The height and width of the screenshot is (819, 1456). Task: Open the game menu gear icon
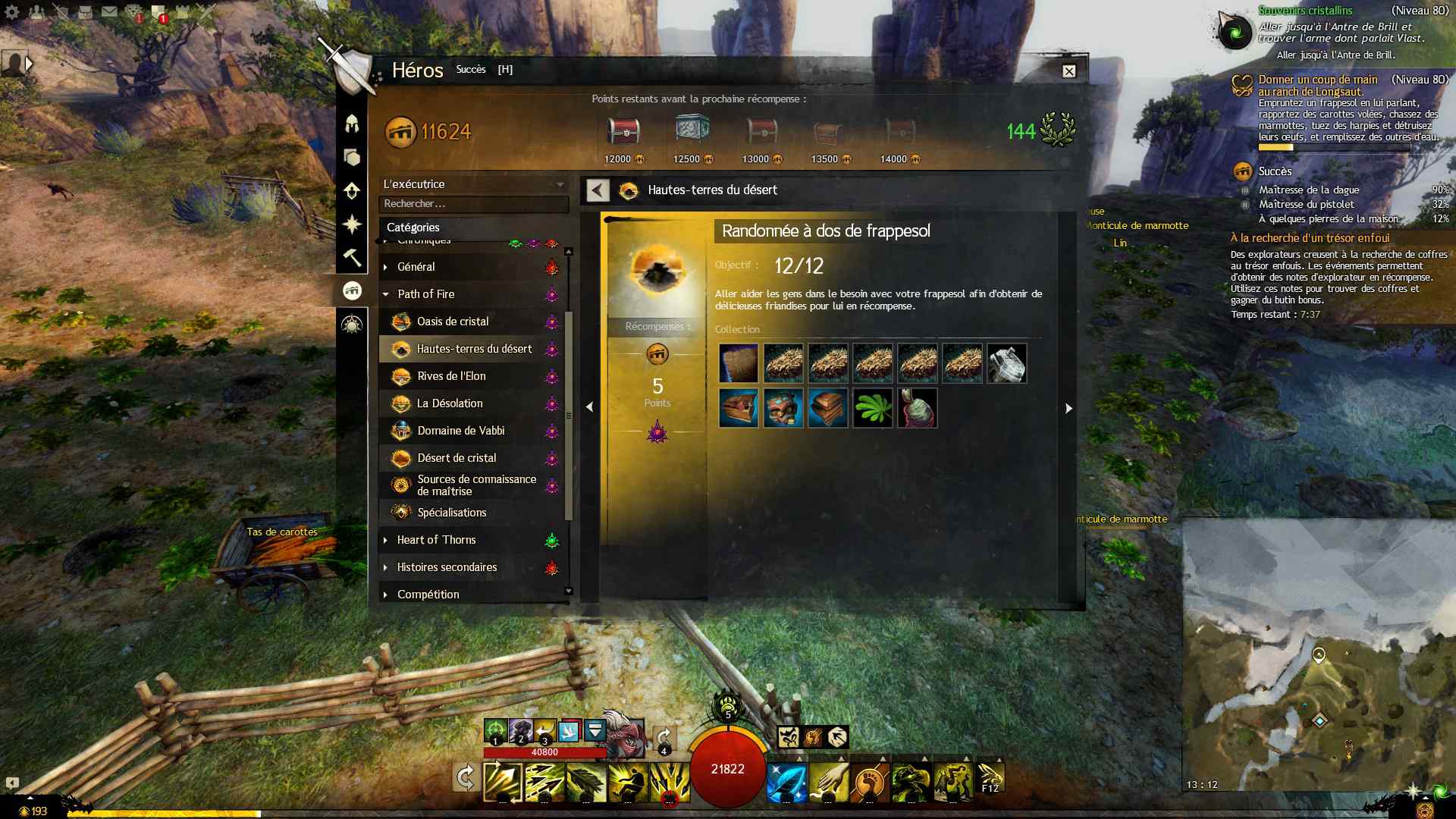(12, 11)
